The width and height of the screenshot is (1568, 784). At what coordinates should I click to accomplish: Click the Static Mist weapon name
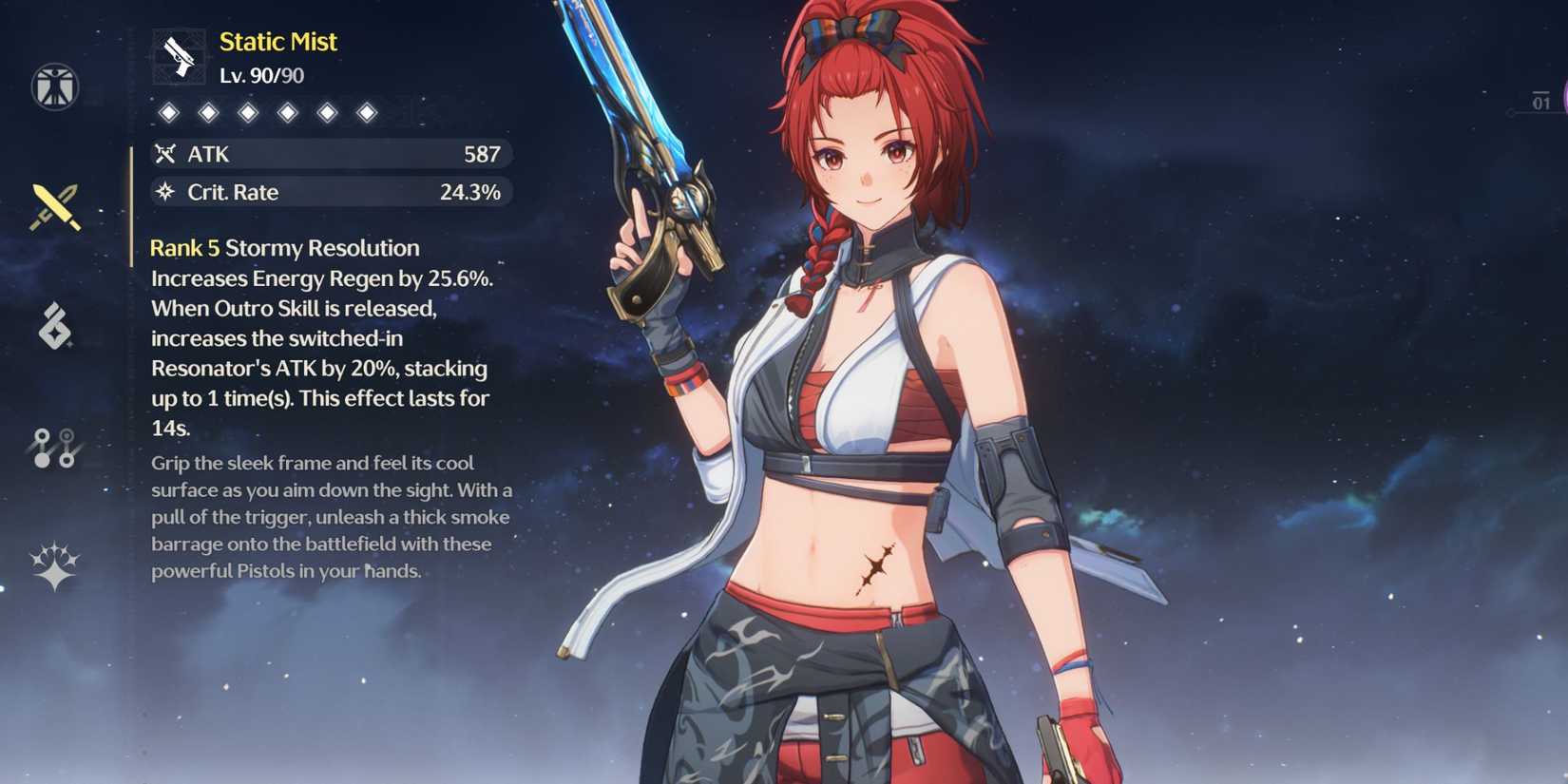pyautogui.click(x=277, y=41)
